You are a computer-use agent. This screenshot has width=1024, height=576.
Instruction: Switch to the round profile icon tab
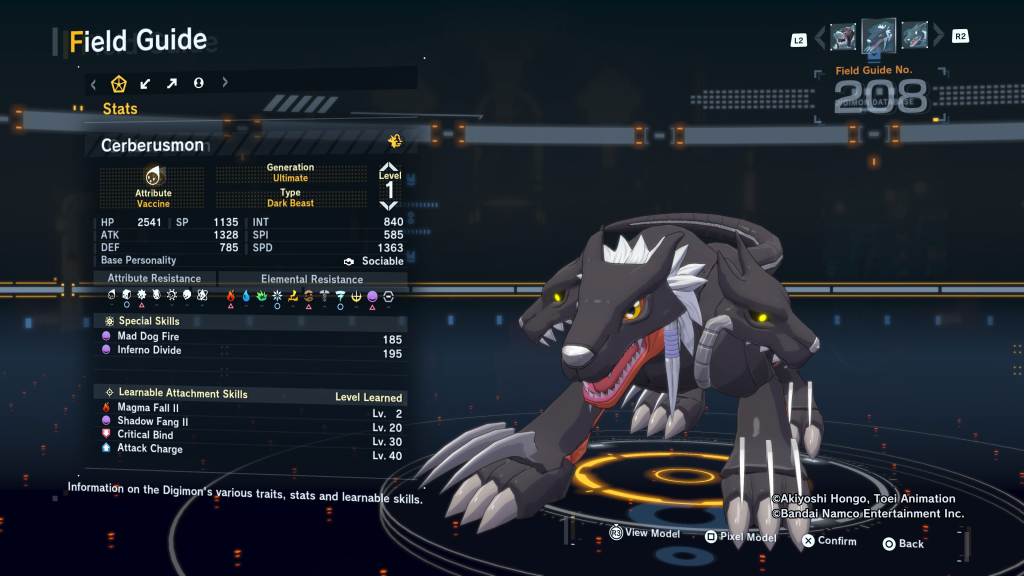[198, 83]
